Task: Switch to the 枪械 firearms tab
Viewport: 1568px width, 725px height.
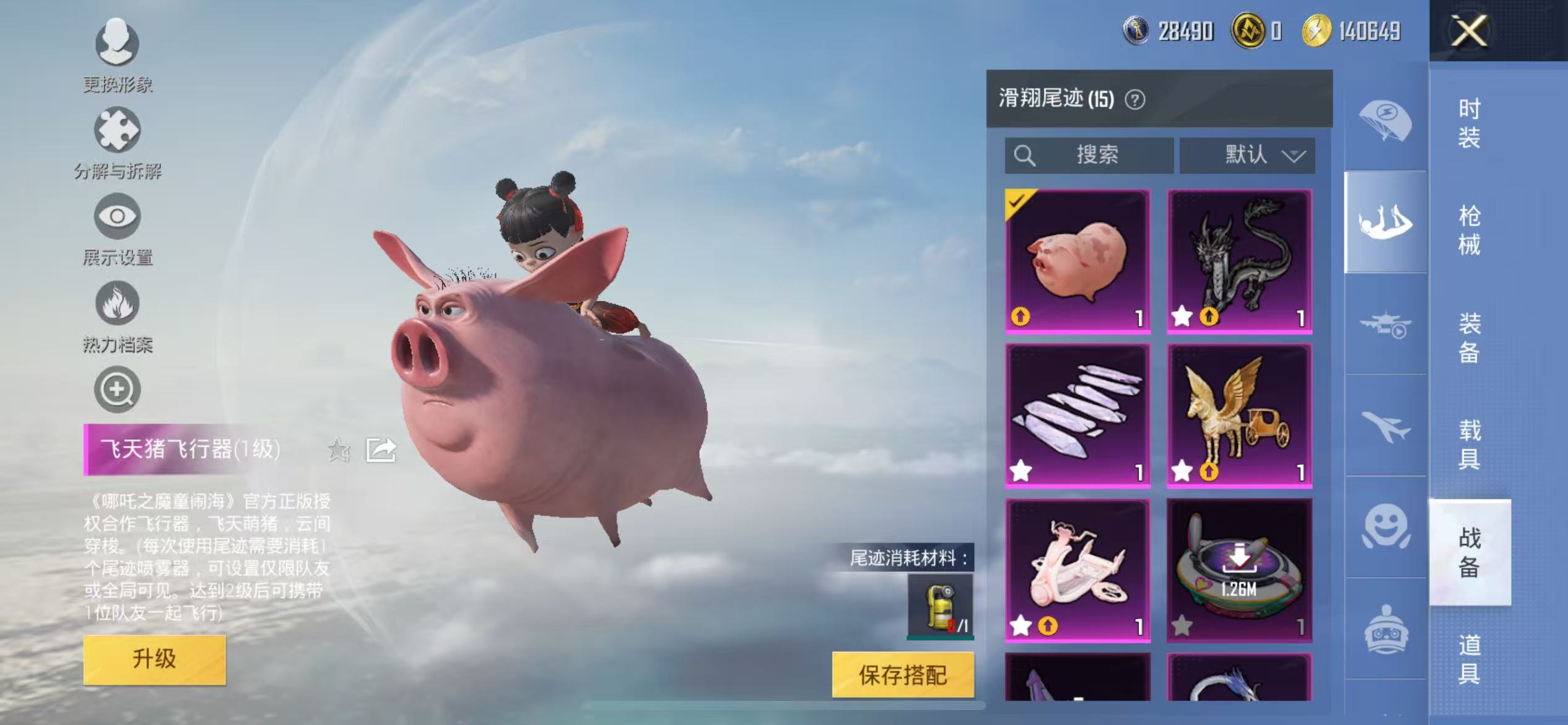Action: 1469,230
